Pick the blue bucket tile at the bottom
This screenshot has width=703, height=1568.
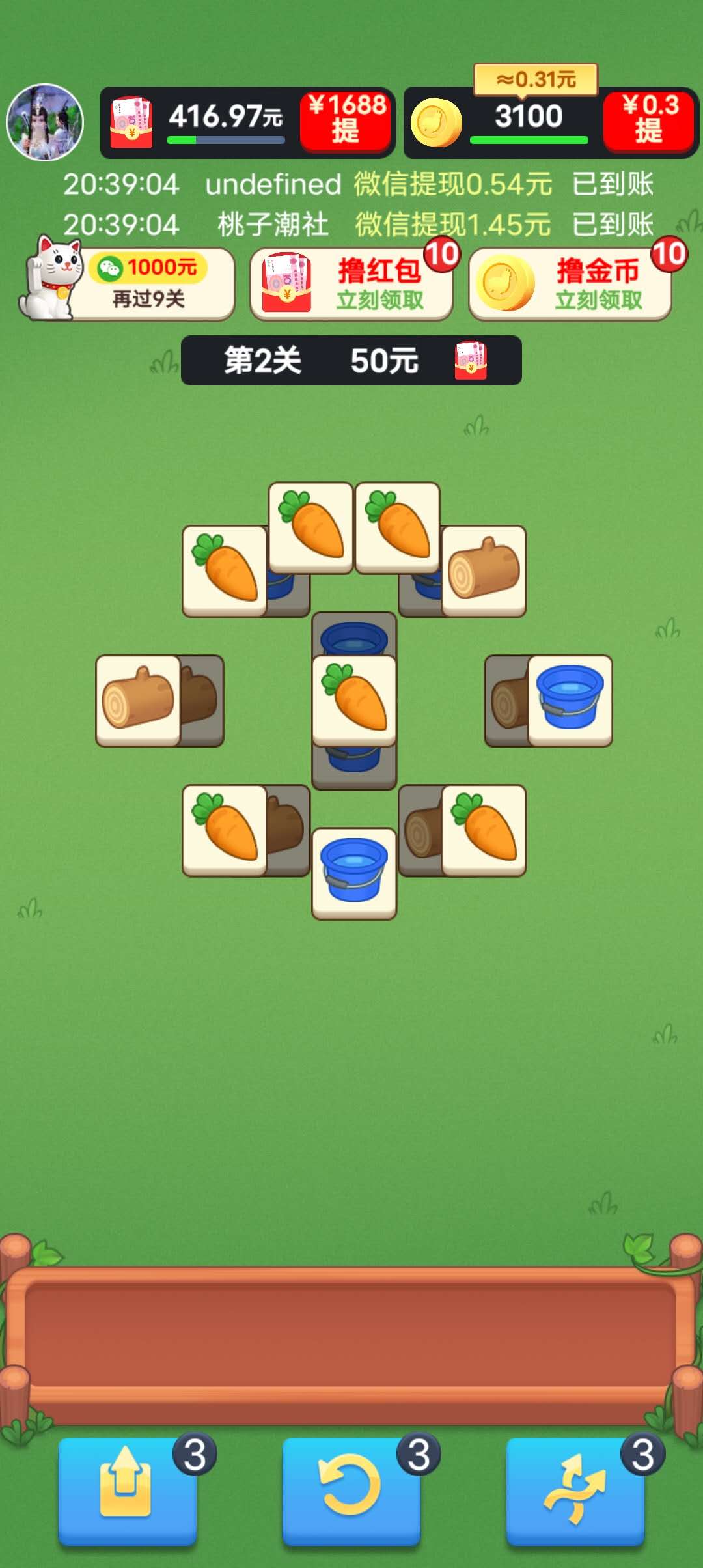pos(354,873)
